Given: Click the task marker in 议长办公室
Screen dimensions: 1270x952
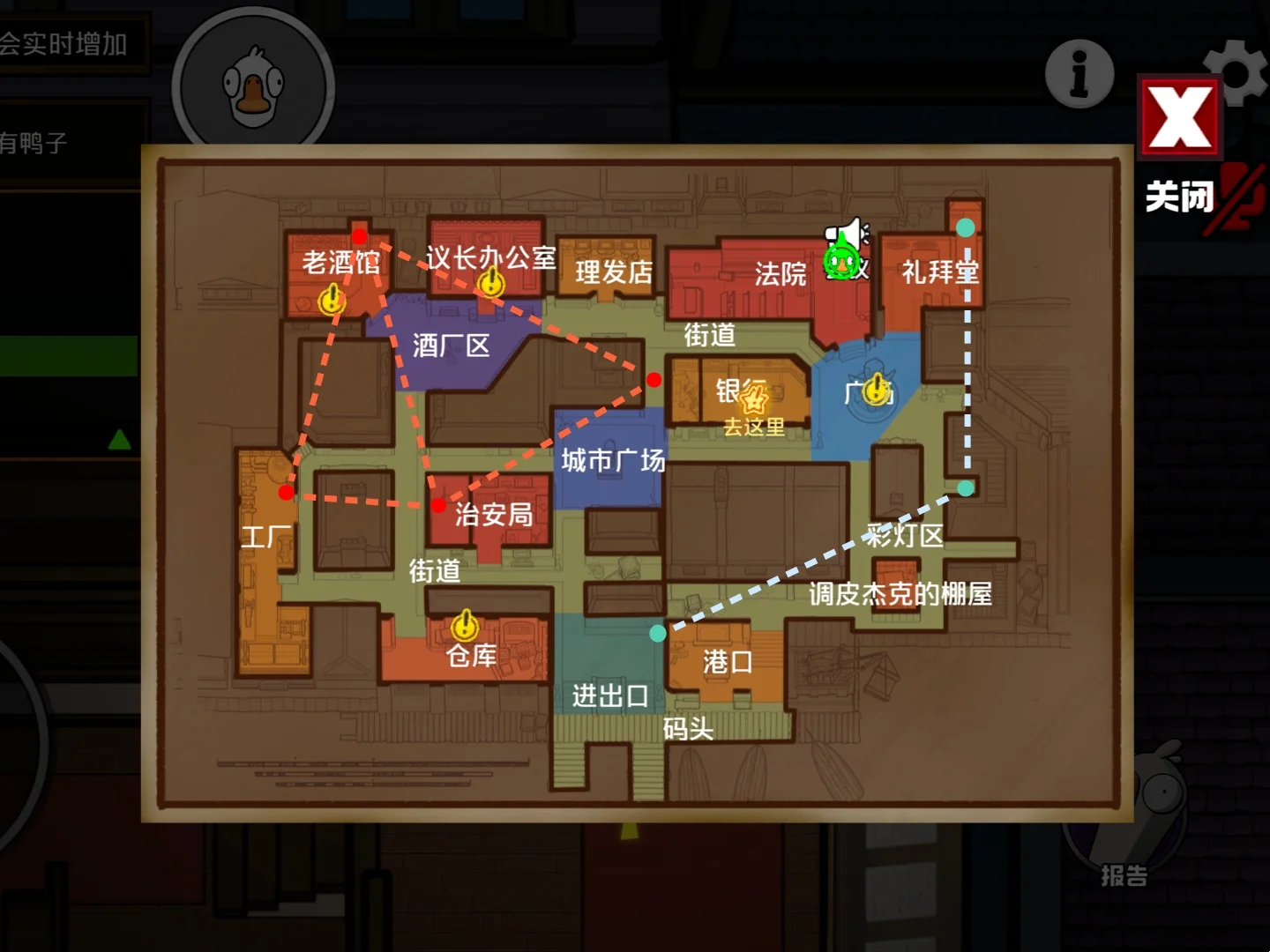Looking at the screenshot, I should coord(490,283).
